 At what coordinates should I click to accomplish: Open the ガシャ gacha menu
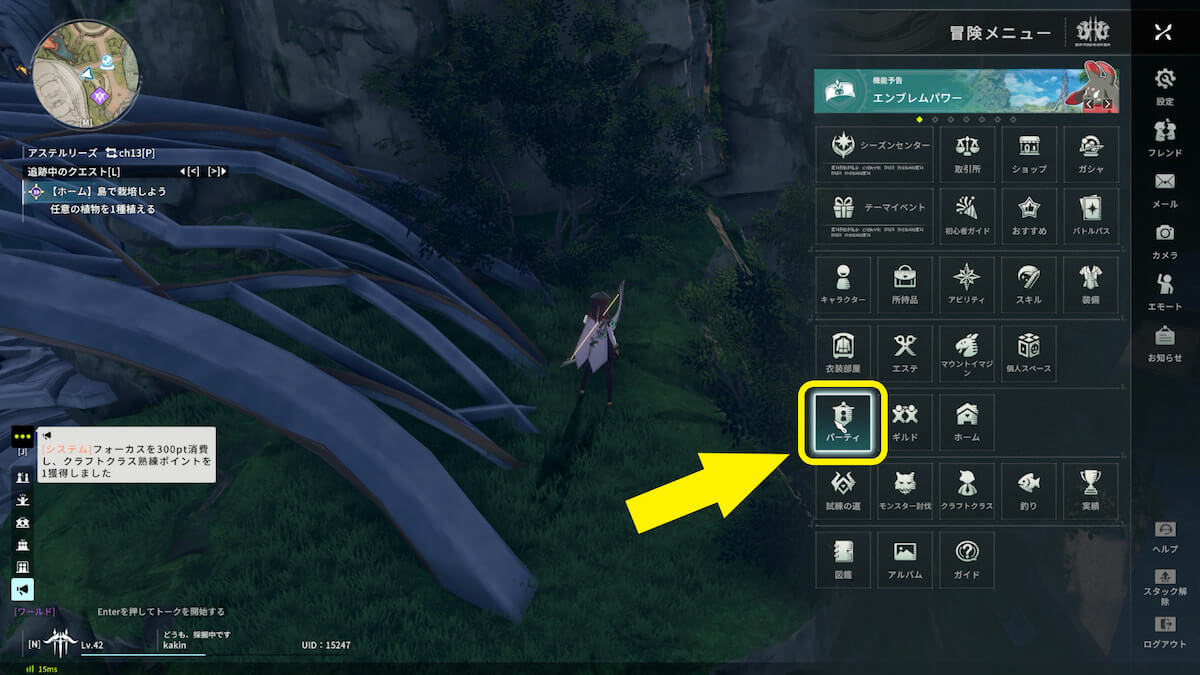[1091, 154]
